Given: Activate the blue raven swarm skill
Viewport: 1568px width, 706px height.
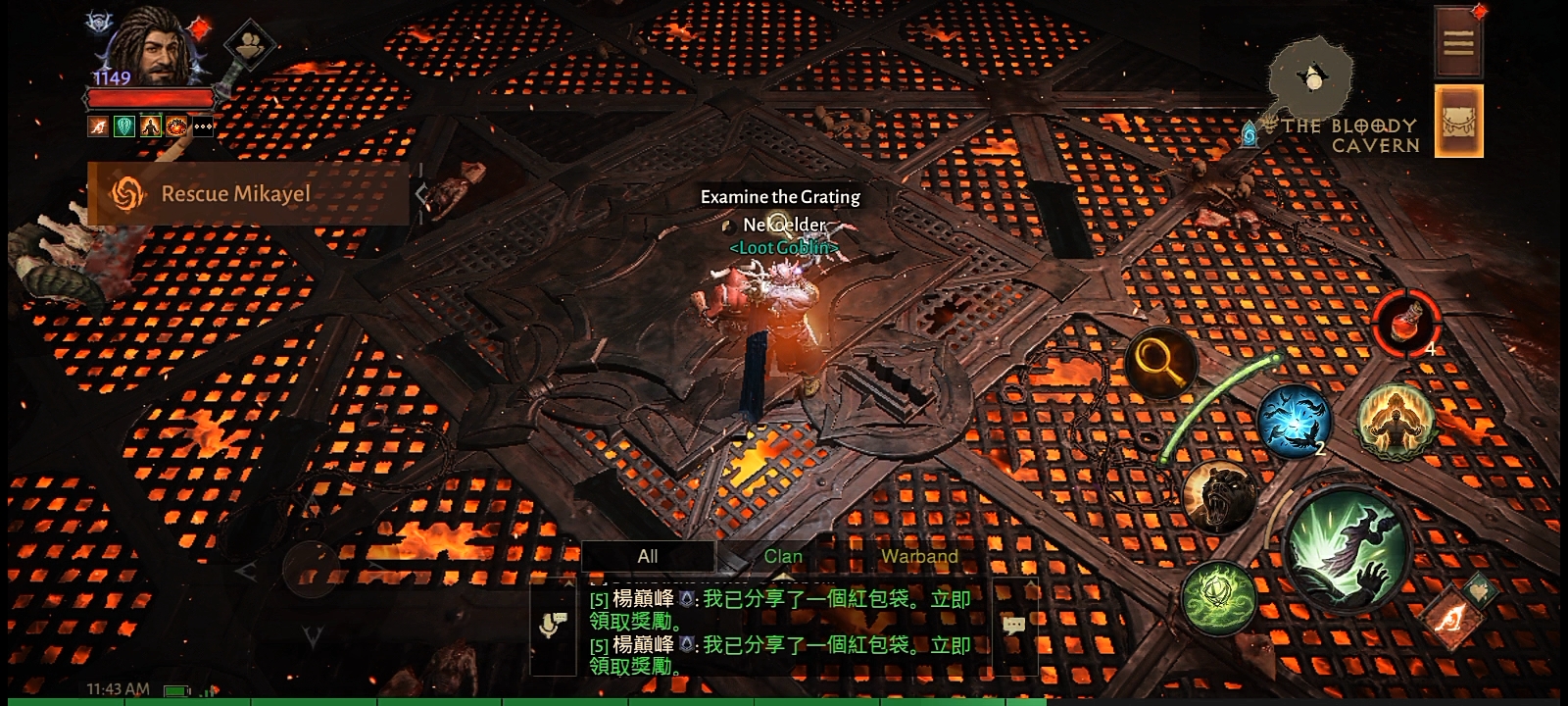Looking at the screenshot, I should click(x=1294, y=422).
